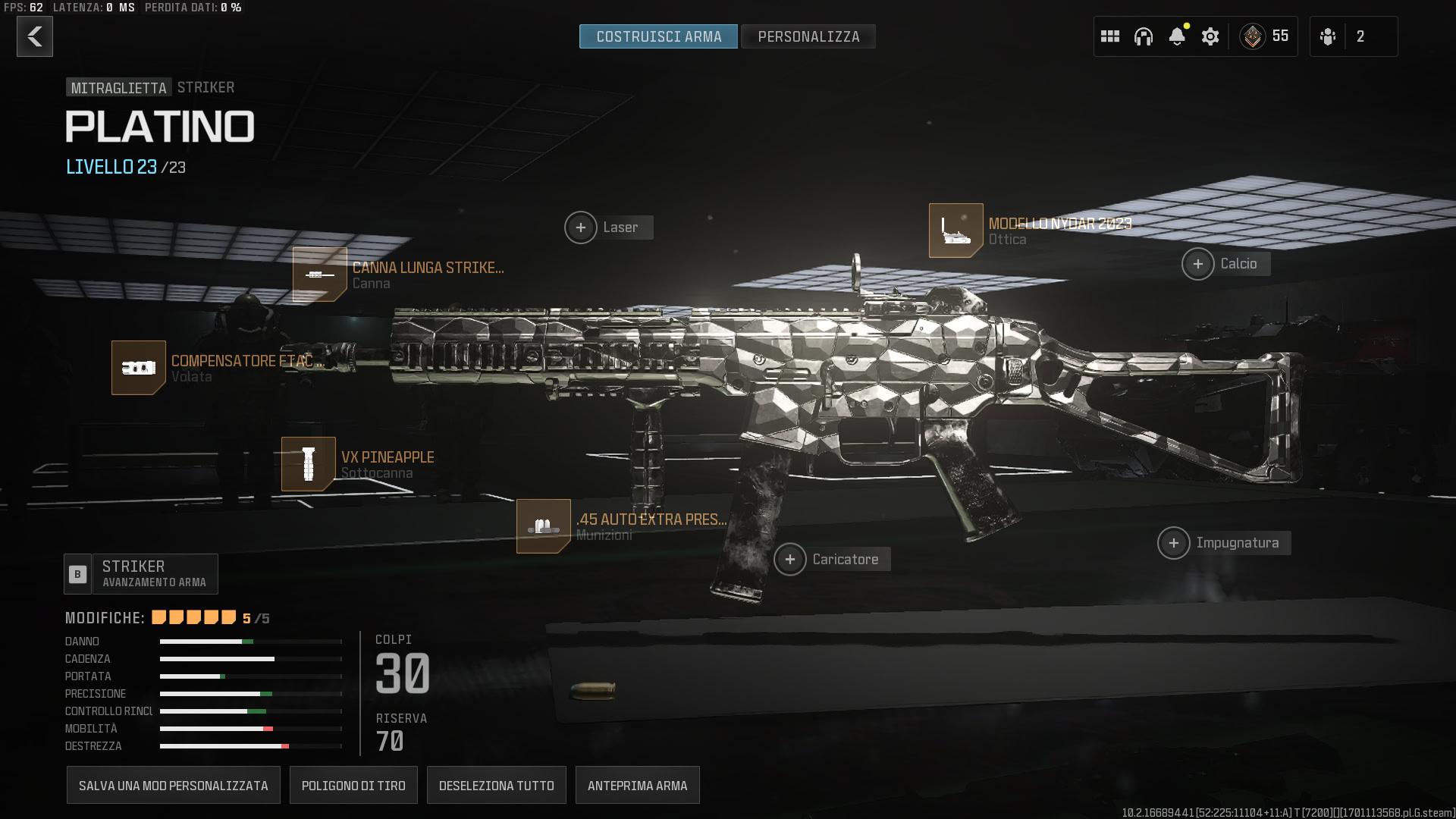Select the VX Pineapple underbarrel slot
Image resolution: width=1456 pixels, height=819 pixels.
click(309, 464)
